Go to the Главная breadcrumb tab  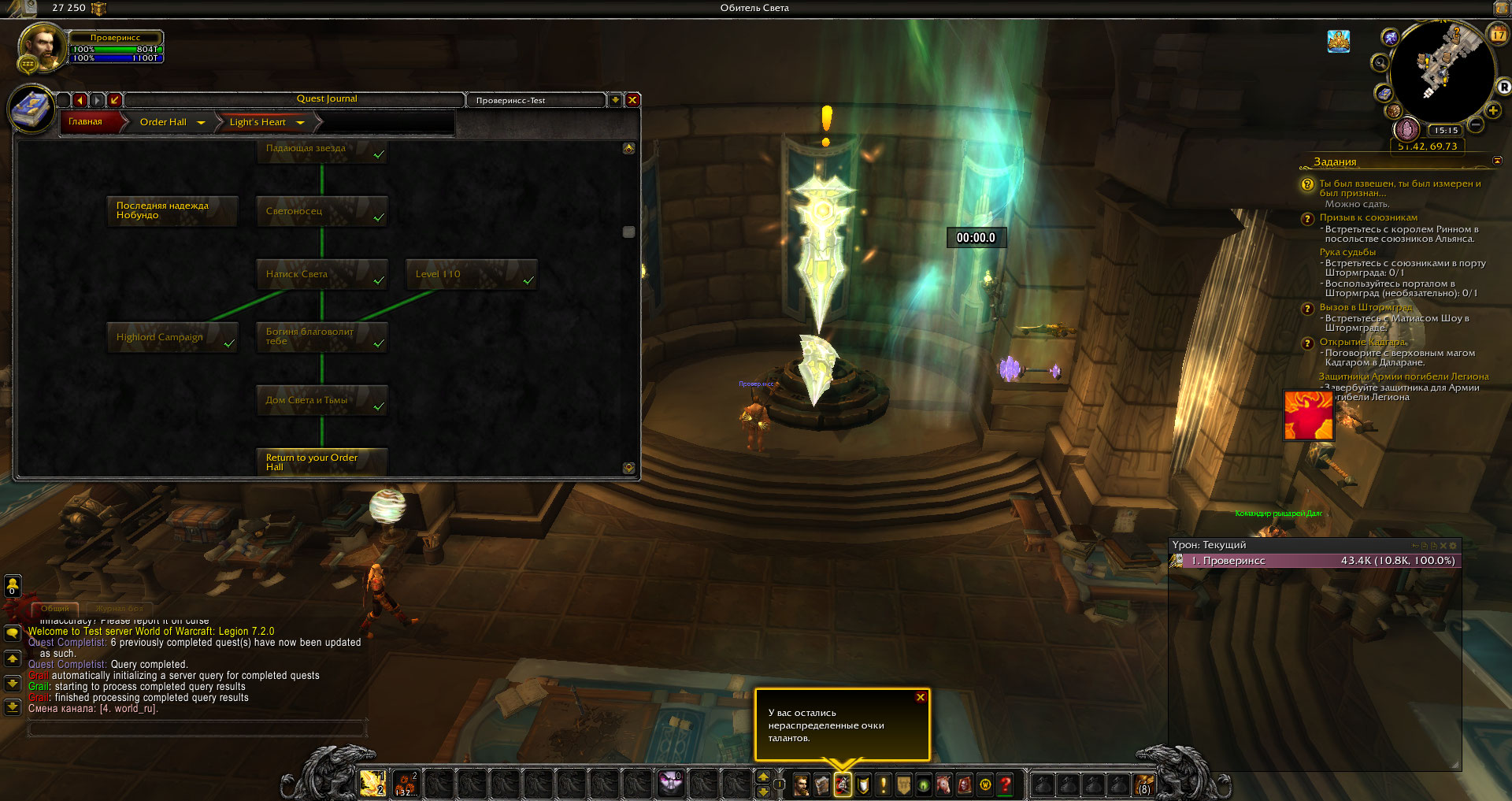[86, 122]
